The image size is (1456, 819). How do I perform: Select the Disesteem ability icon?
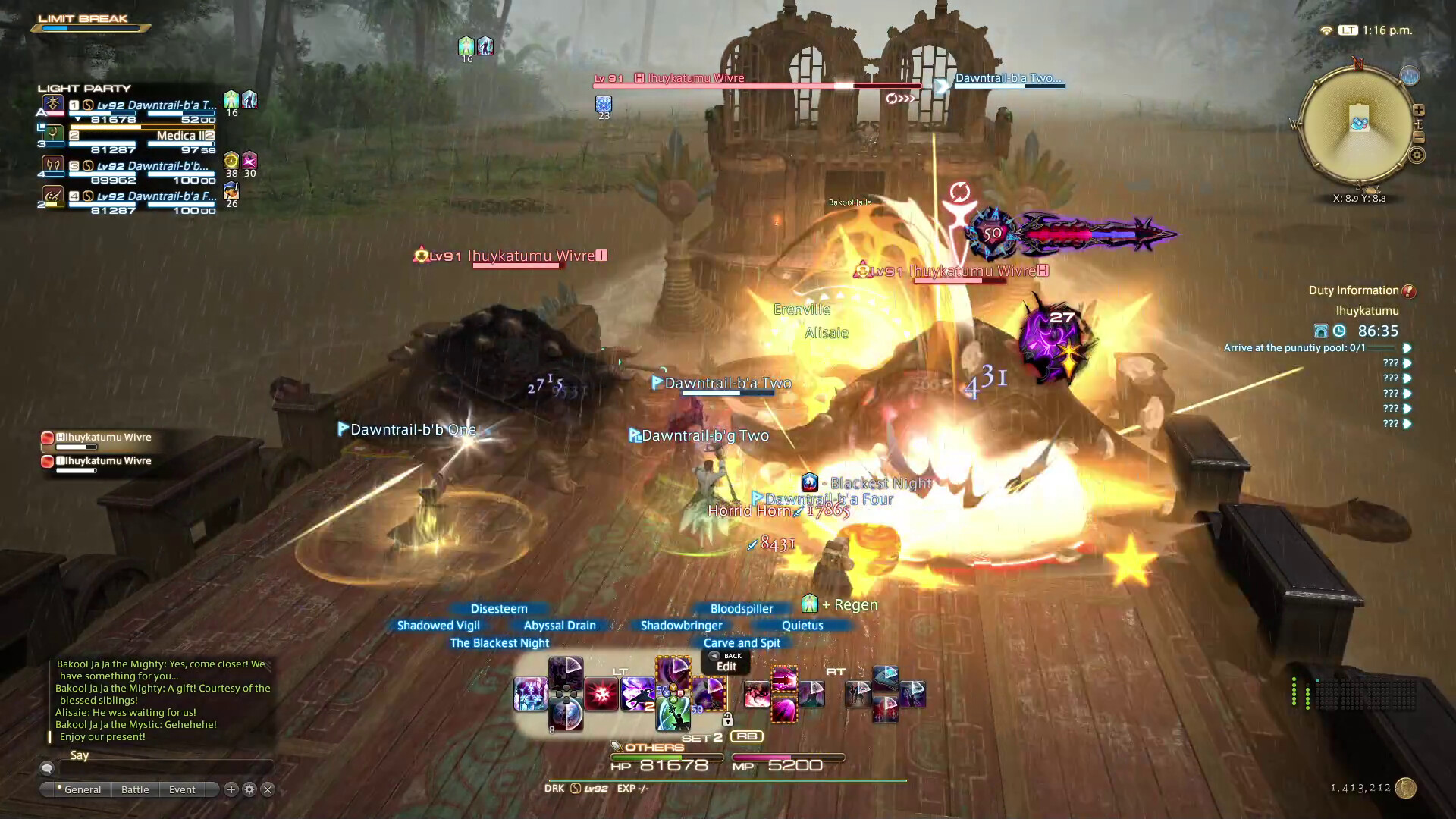(499, 608)
